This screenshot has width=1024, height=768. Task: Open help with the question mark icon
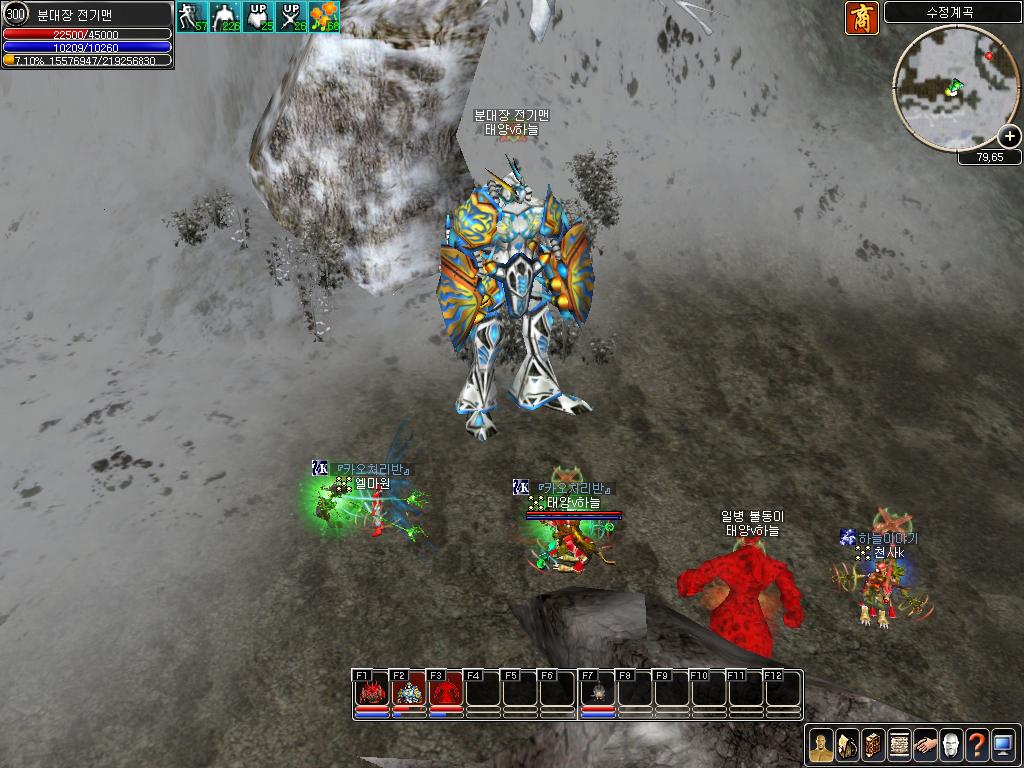pos(977,744)
